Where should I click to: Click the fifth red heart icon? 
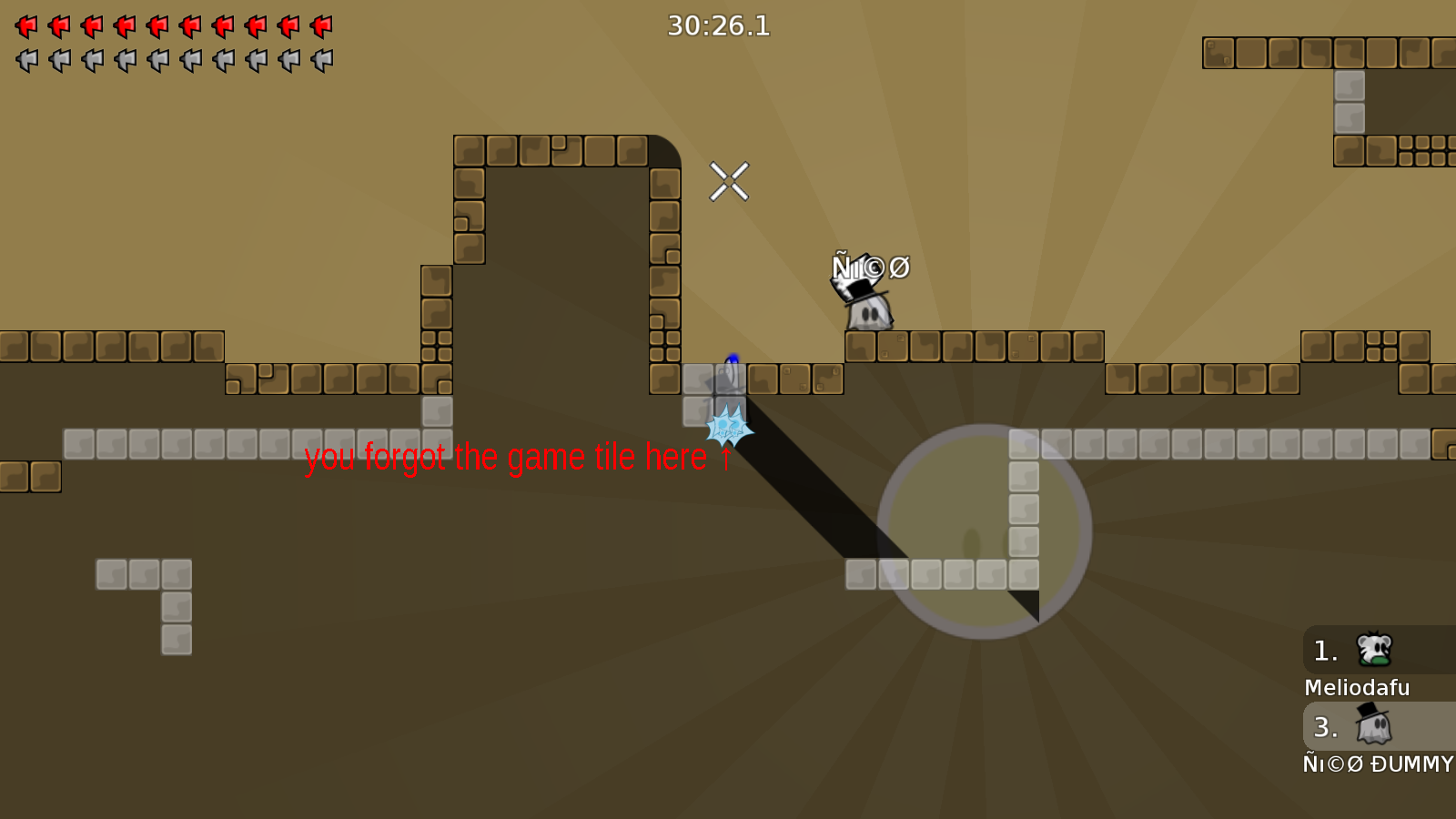157,26
